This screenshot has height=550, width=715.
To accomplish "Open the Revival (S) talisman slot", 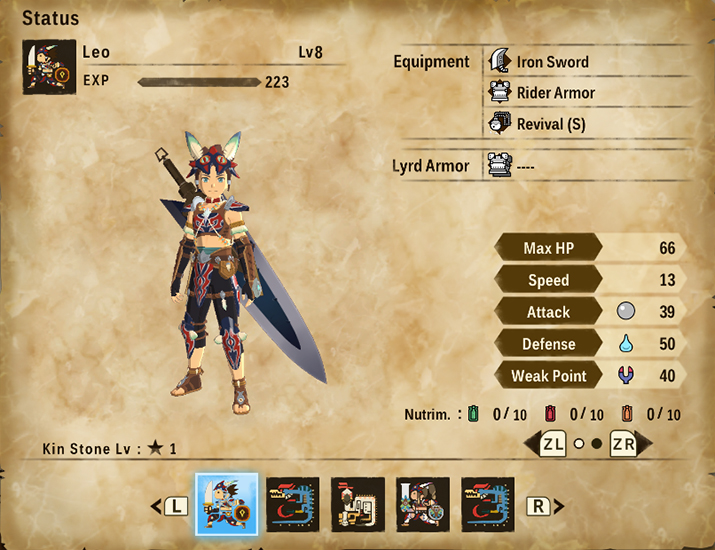I will tap(550, 124).
